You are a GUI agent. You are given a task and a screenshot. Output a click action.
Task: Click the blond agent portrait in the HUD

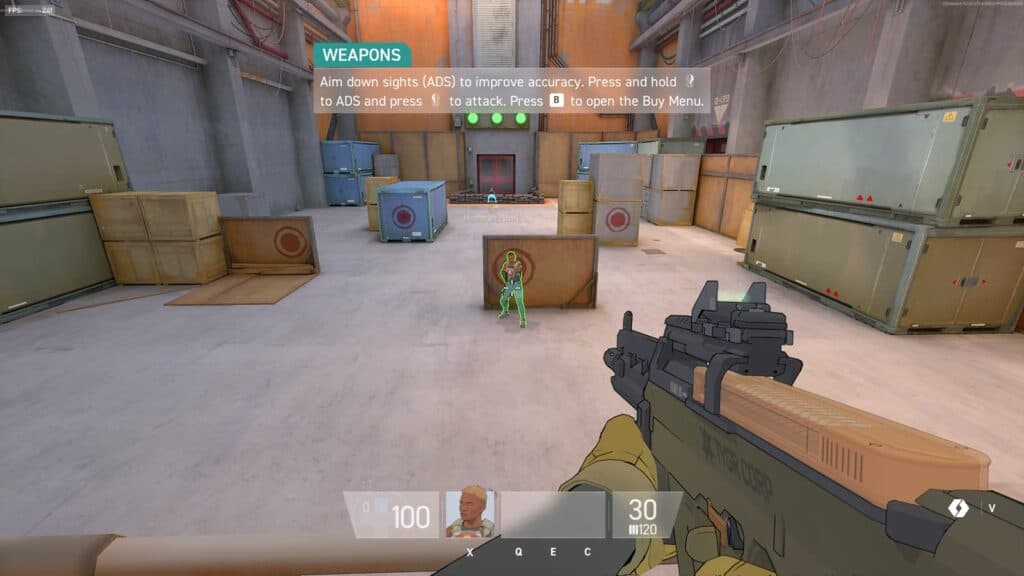(x=470, y=513)
